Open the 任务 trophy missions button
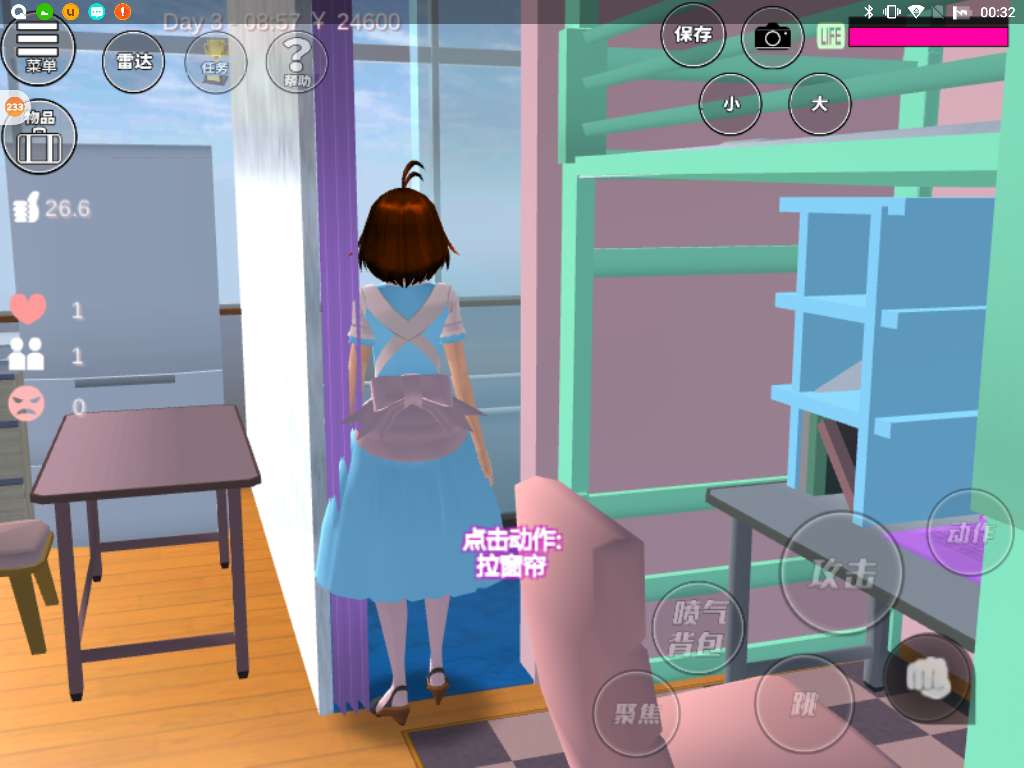 [216, 62]
